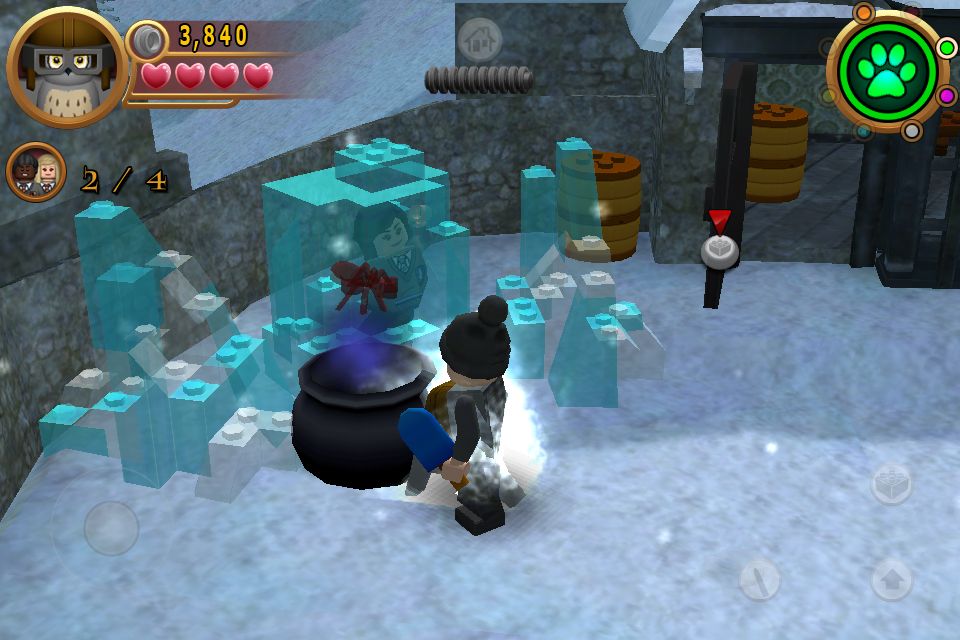The image size is (960, 640).
Task: Tap the jump arrow button
Action: [x=891, y=578]
